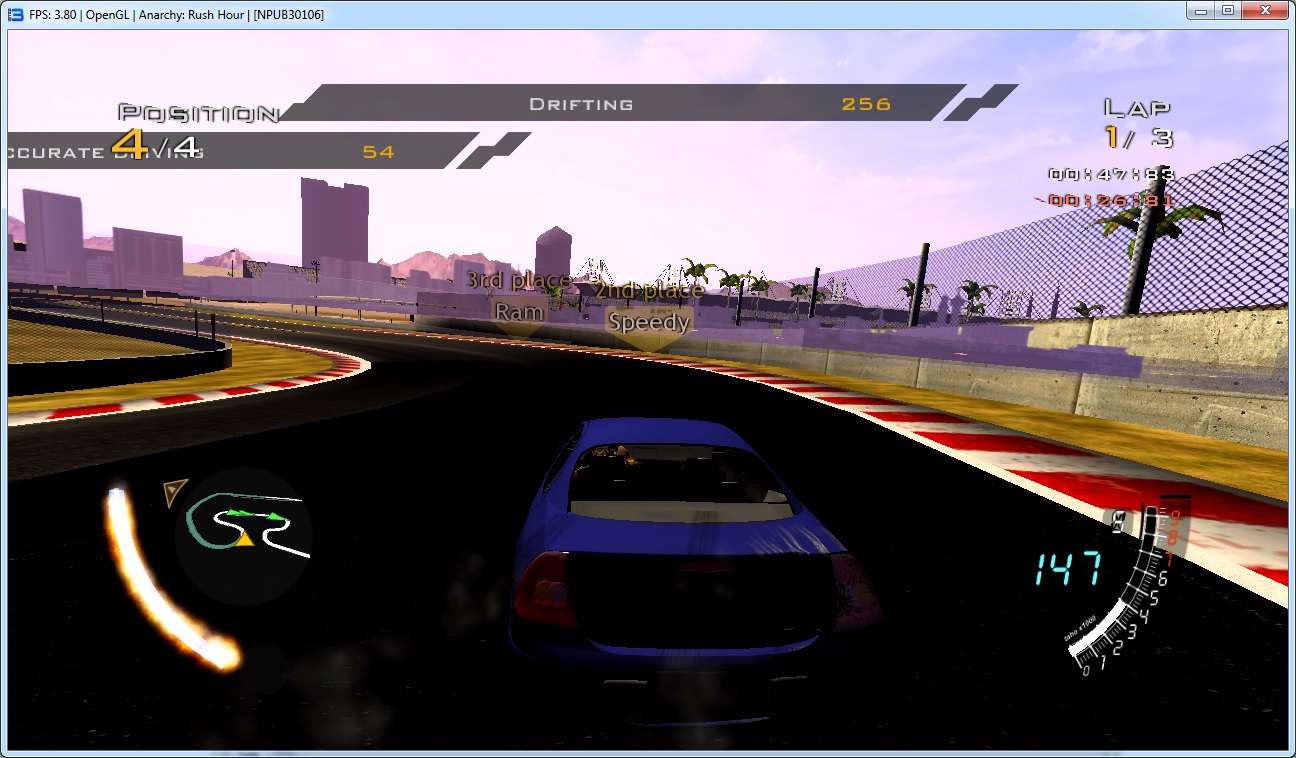Click the circular track minimap
Screen dimensions: 1296x758
243,535
